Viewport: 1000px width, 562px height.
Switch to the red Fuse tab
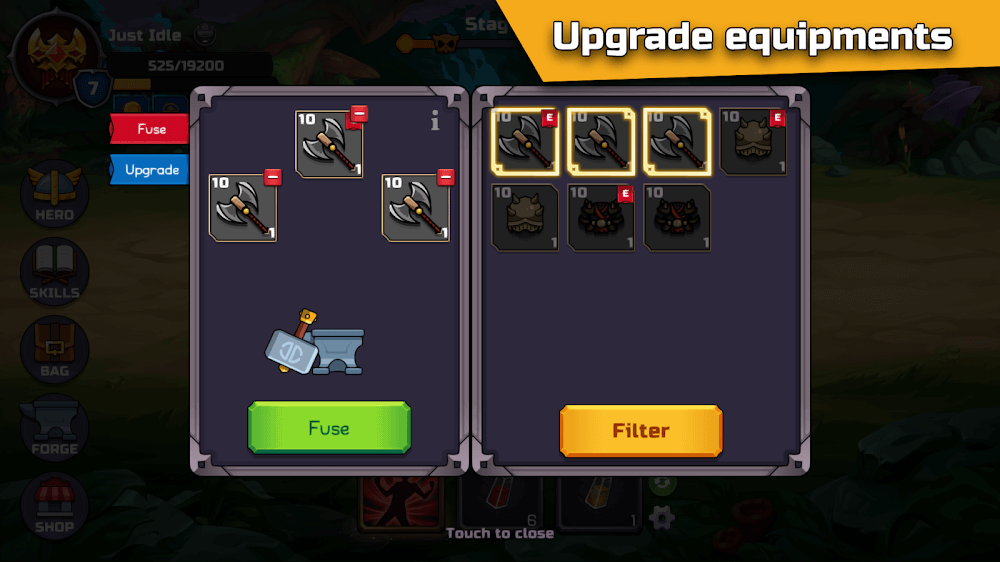[x=150, y=129]
